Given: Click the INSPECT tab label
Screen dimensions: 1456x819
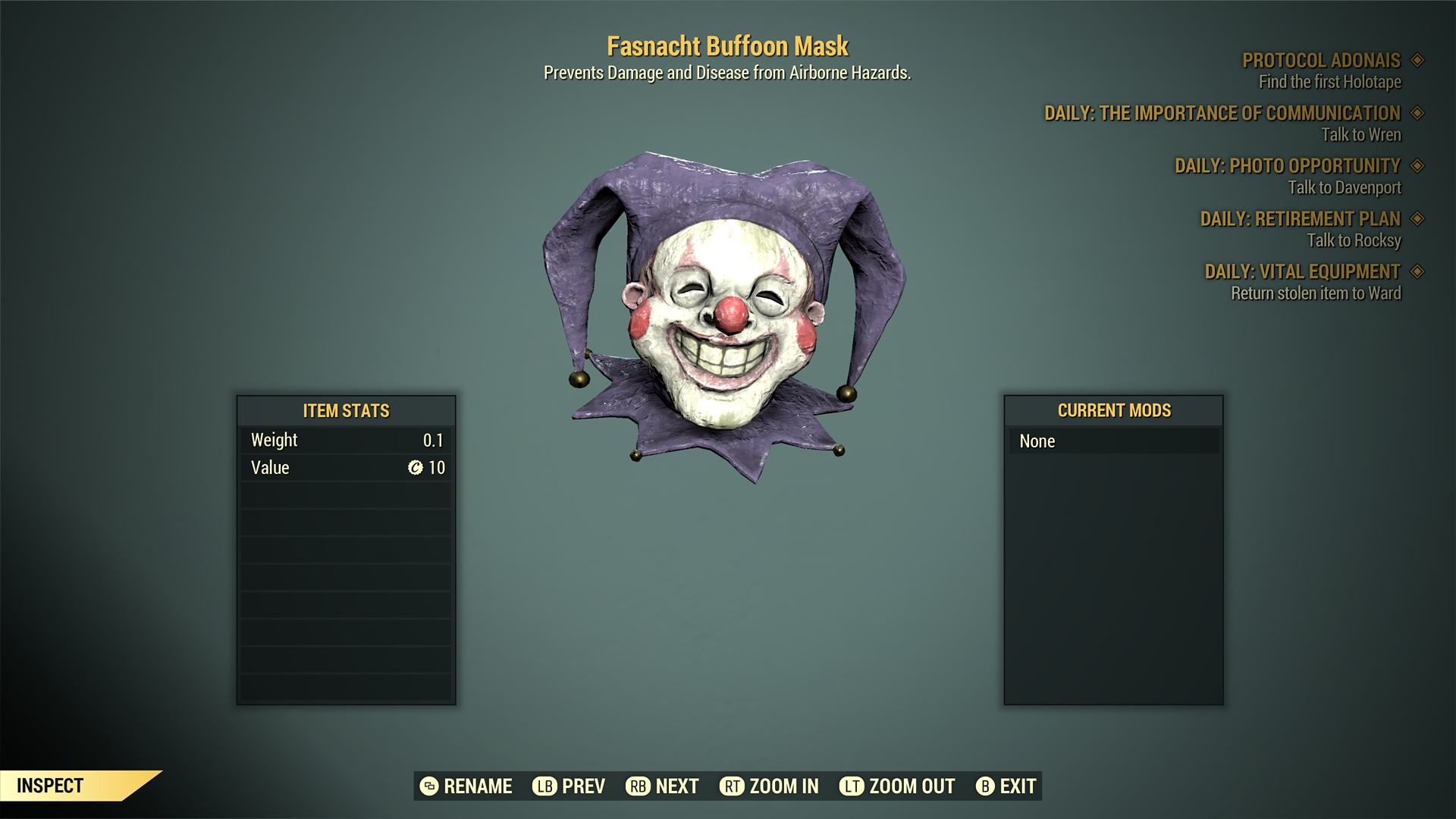Looking at the screenshot, I should [49, 786].
